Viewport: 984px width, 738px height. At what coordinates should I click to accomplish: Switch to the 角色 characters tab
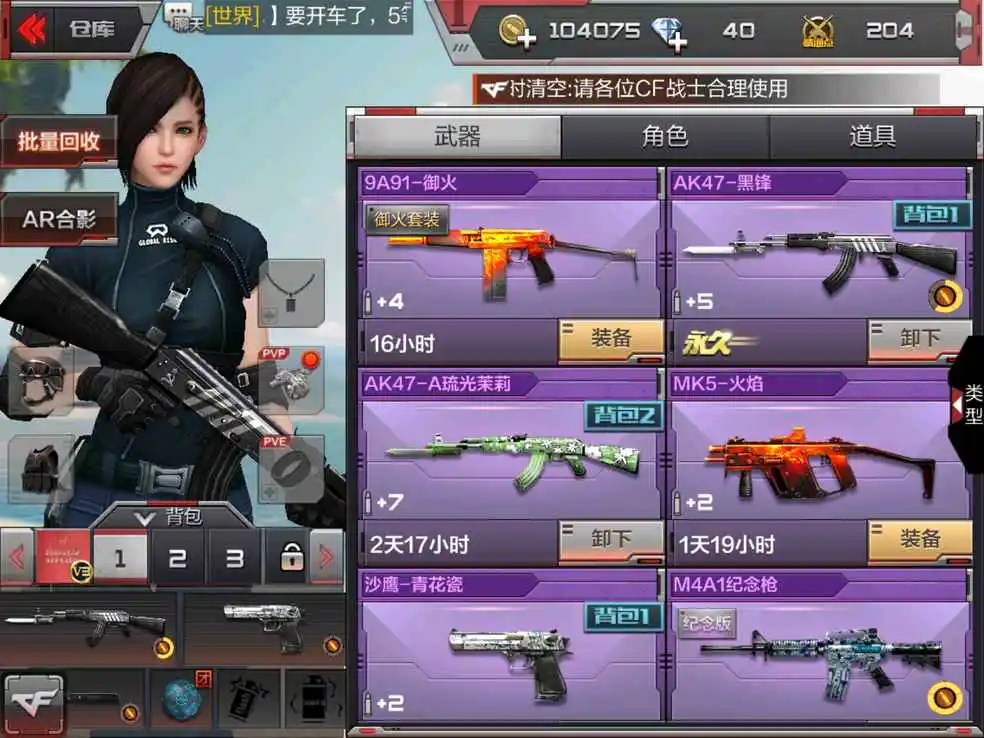pyautogui.click(x=664, y=137)
